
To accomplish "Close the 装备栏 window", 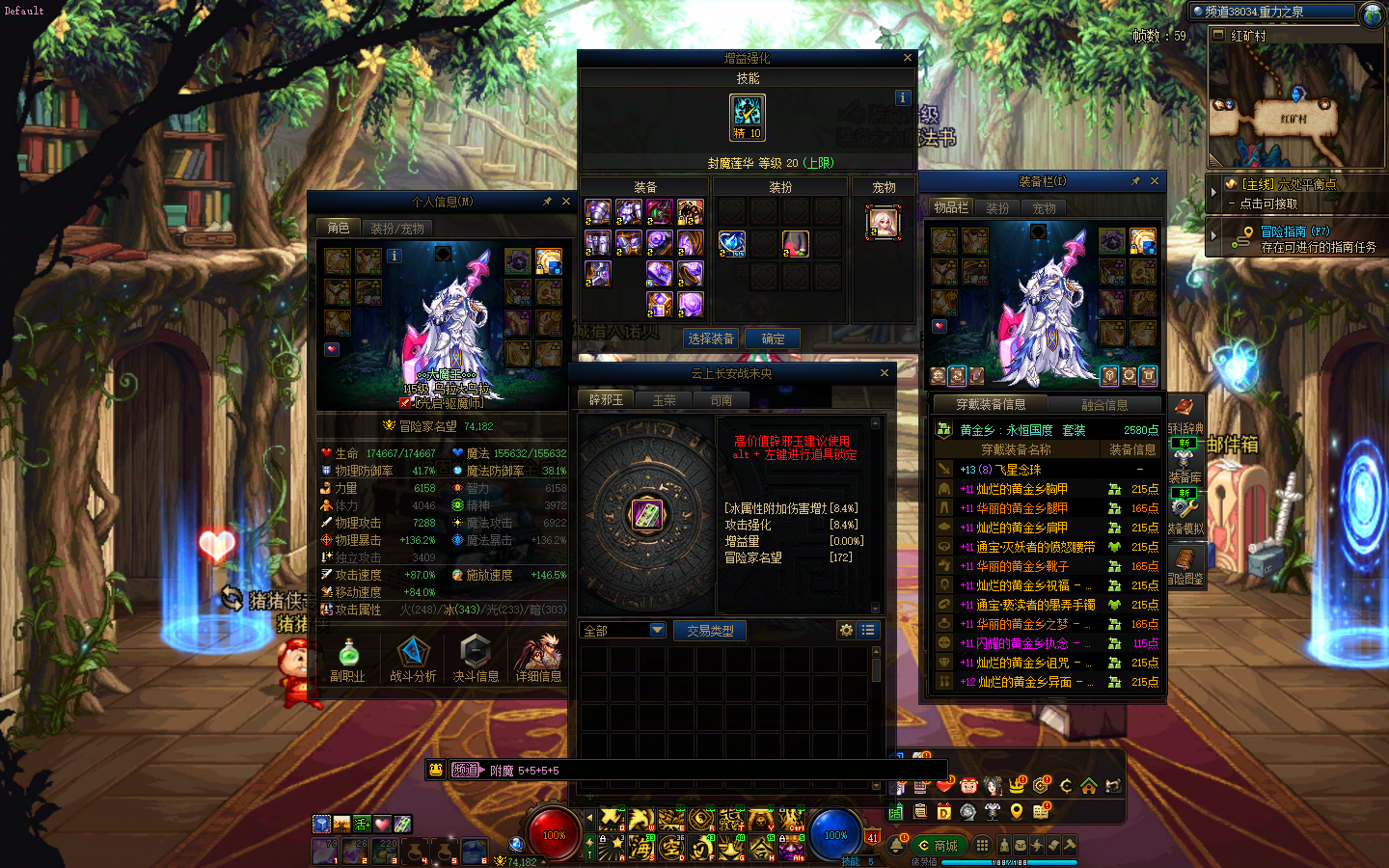I will 1155,180.
